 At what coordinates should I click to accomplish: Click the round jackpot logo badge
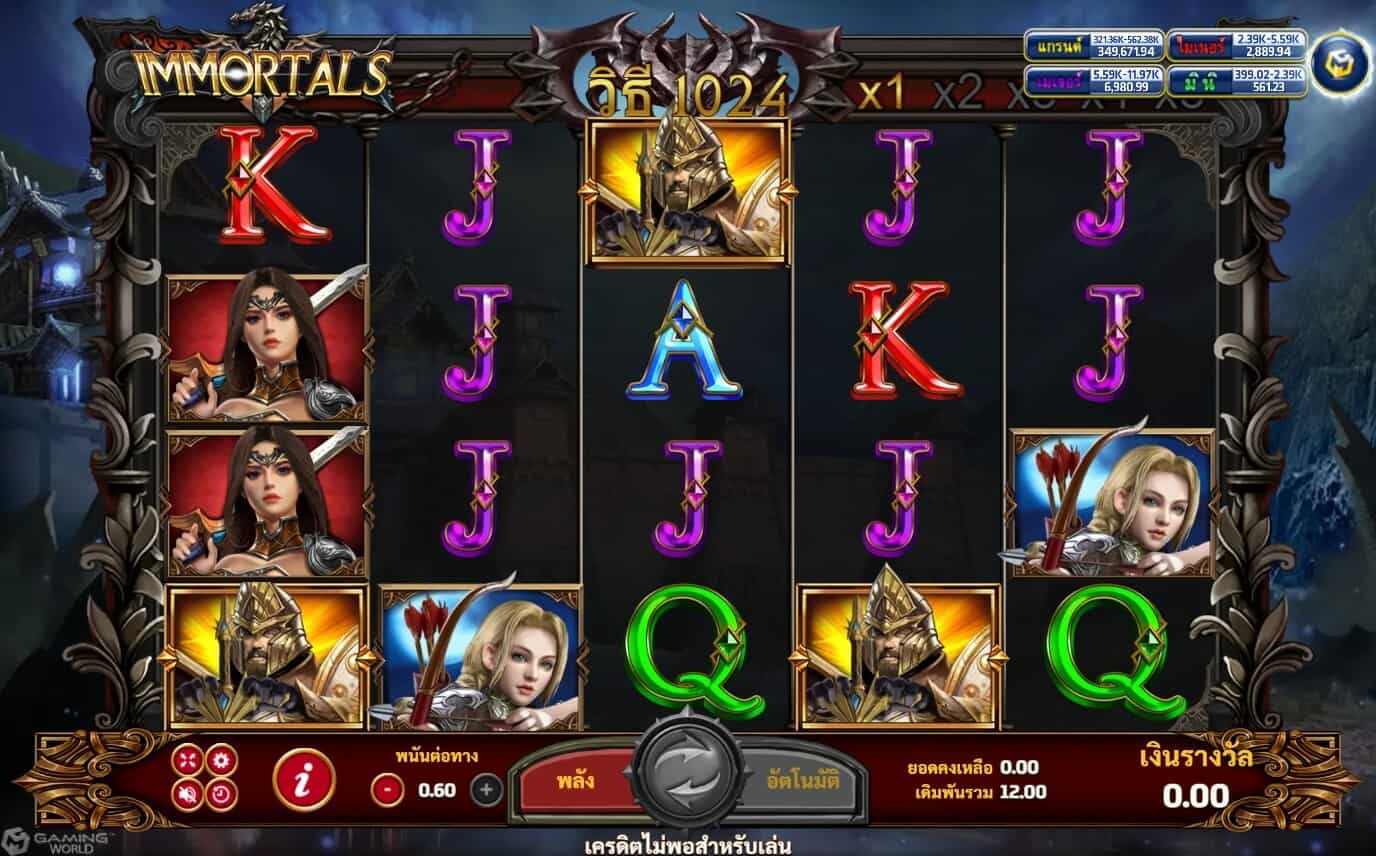tap(1340, 64)
